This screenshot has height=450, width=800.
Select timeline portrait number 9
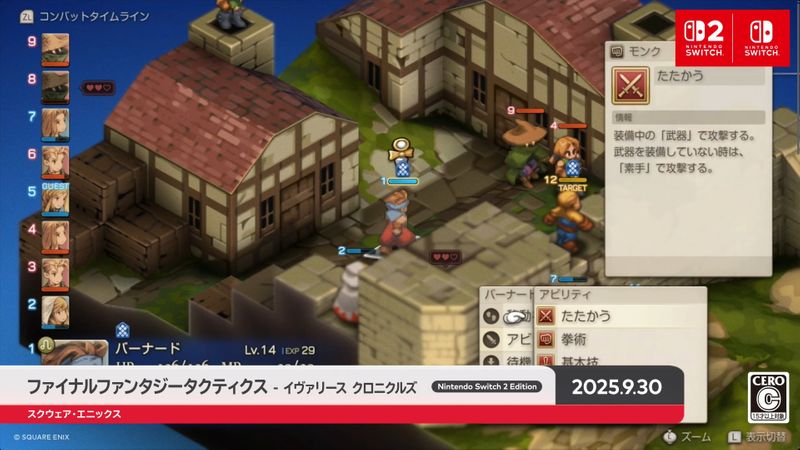pyautogui.click(x=54, y=47)
